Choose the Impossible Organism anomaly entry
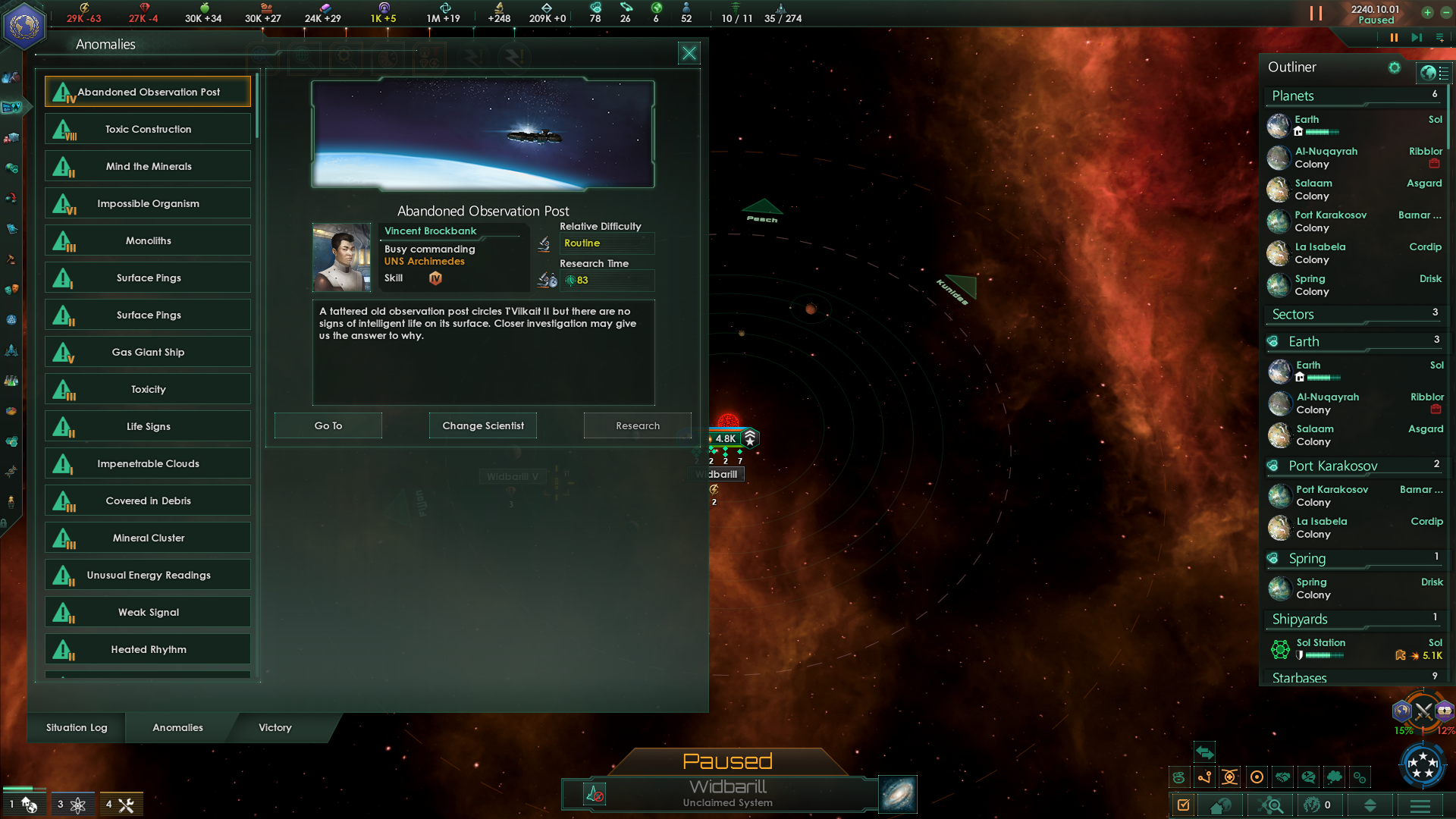 (x=148, y=203)
